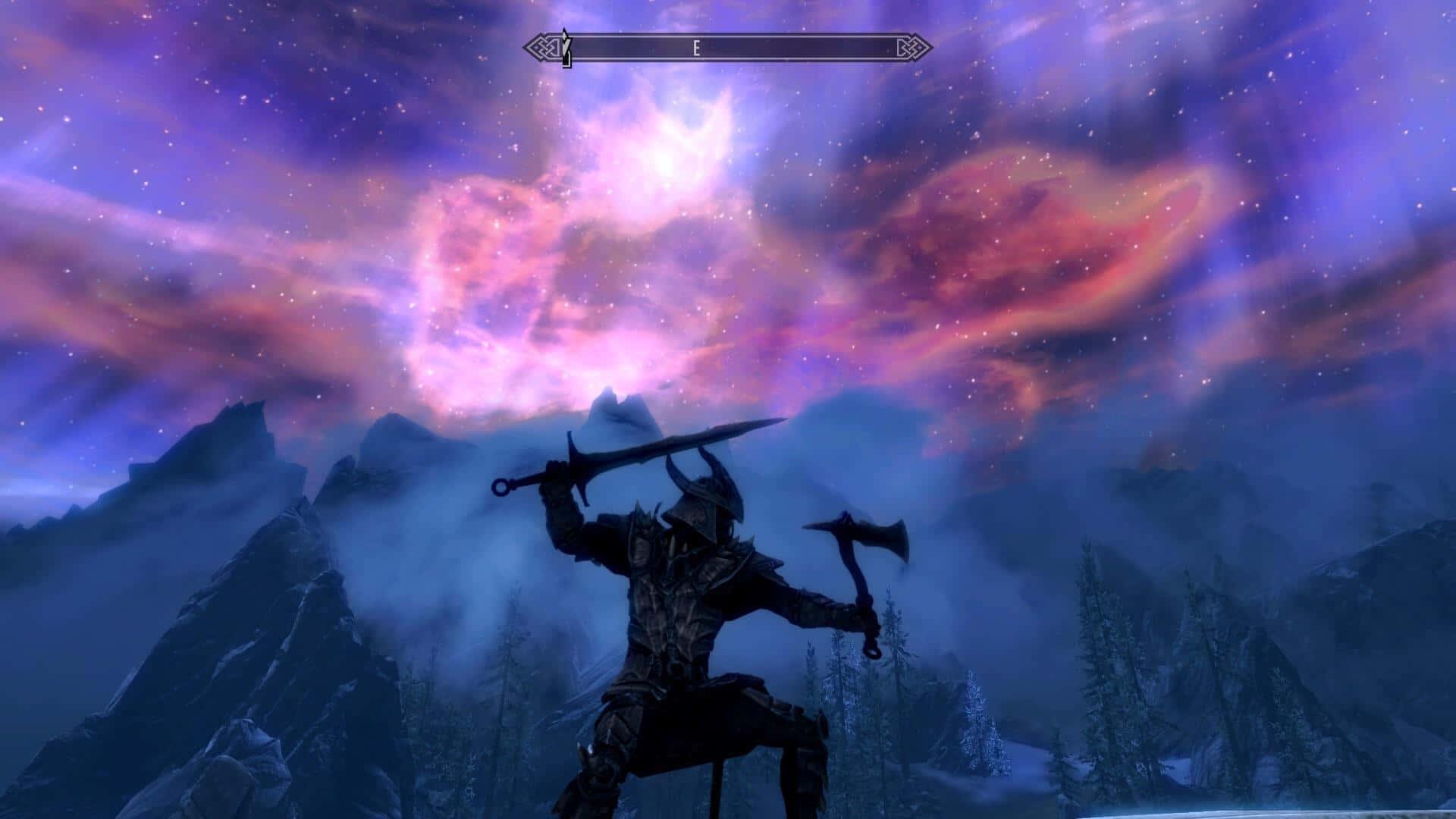Viewport: 1456px width, 819px height.
Task: Click the compass bar heading strip
Action: pyautogui.click(x=728, y=49)
